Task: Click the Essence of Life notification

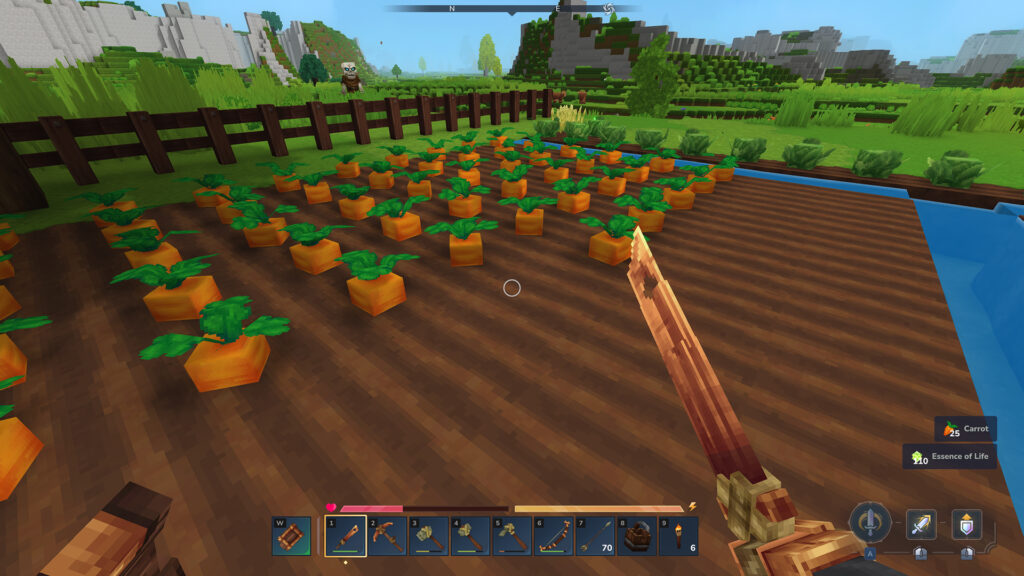Action: tap(950, 457)
